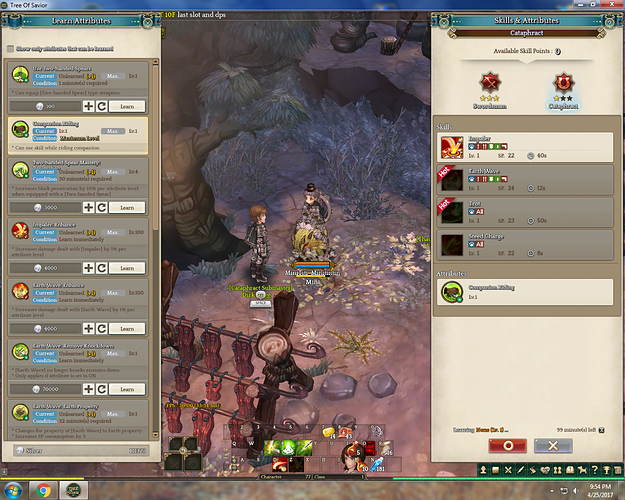Click the Companion Riding attribute in skills panel
Viewport: 625px width, 500px height.
525,291
